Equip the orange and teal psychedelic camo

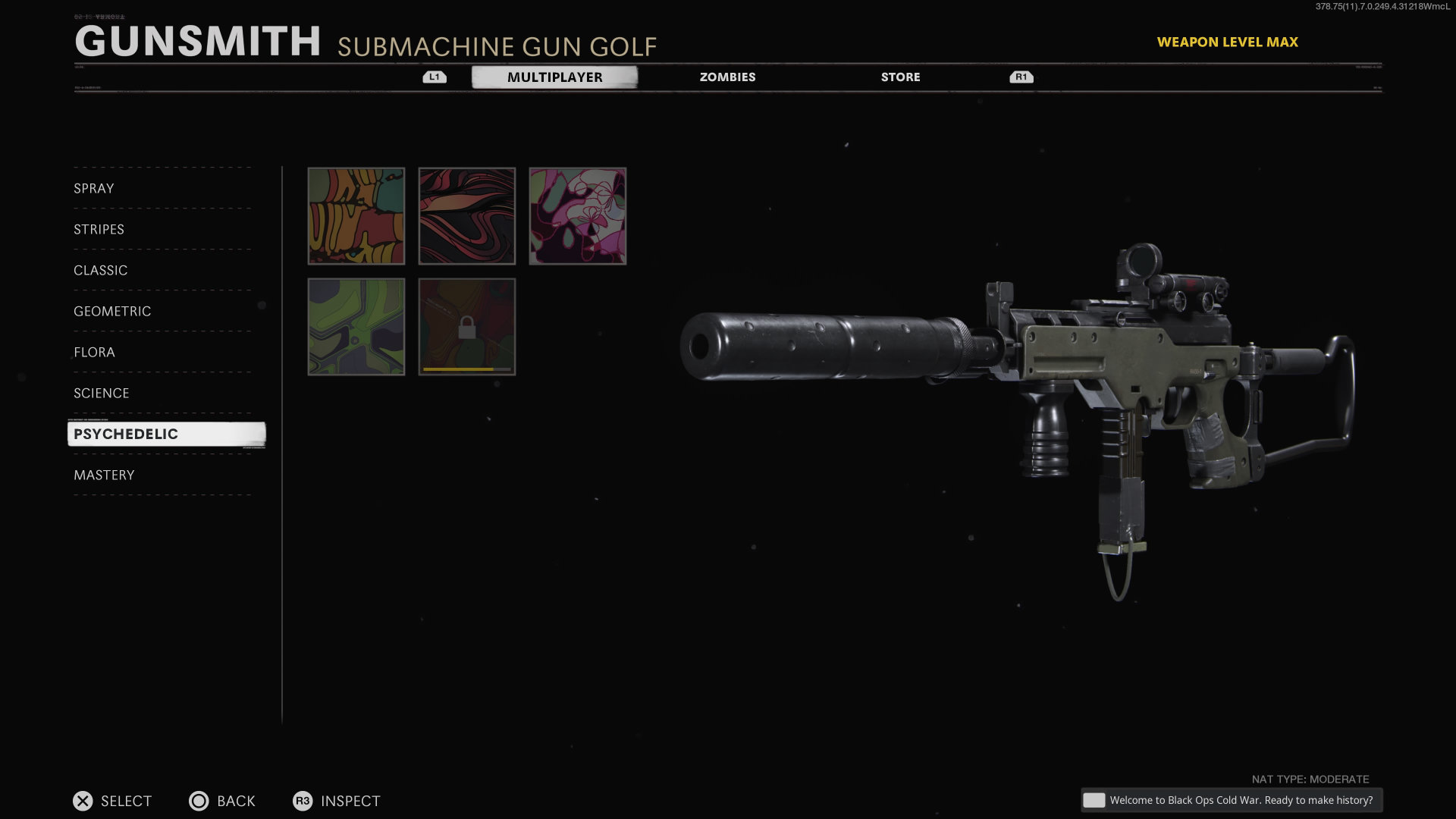pyautogui.click(x=356, y=216)
